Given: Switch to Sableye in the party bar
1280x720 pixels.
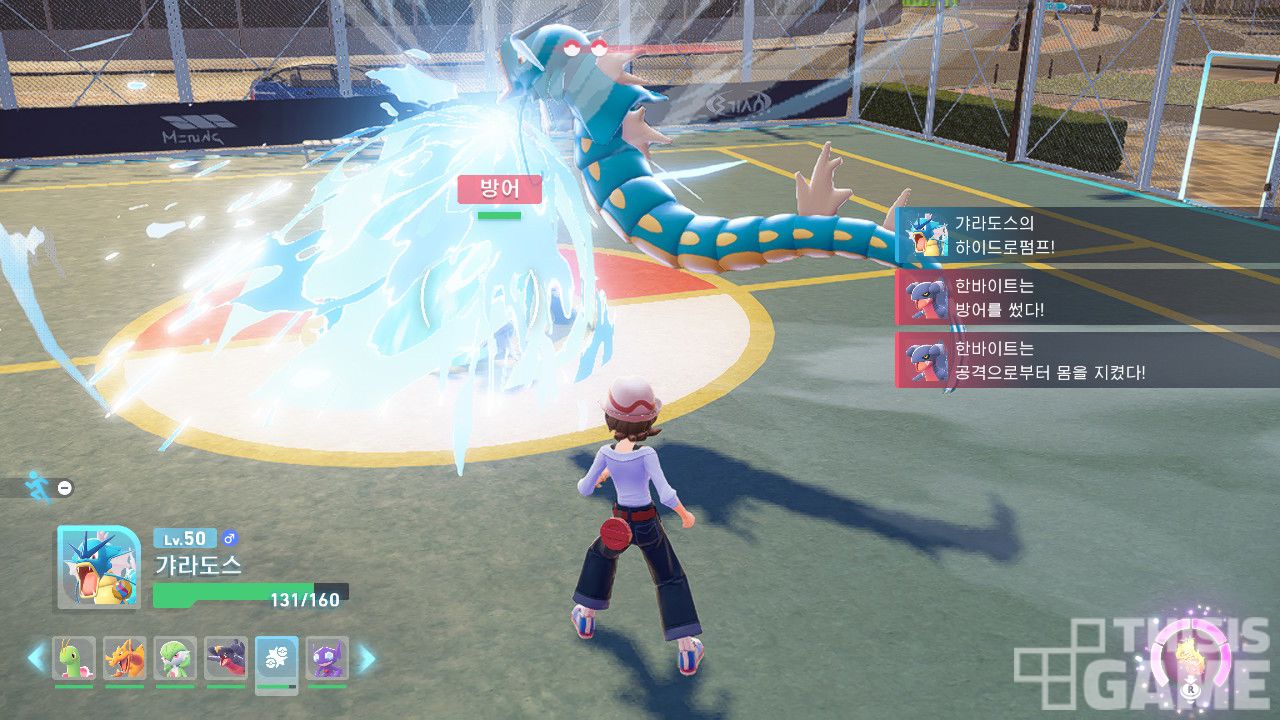Looking at the screenshot, I should pos(327,658).
